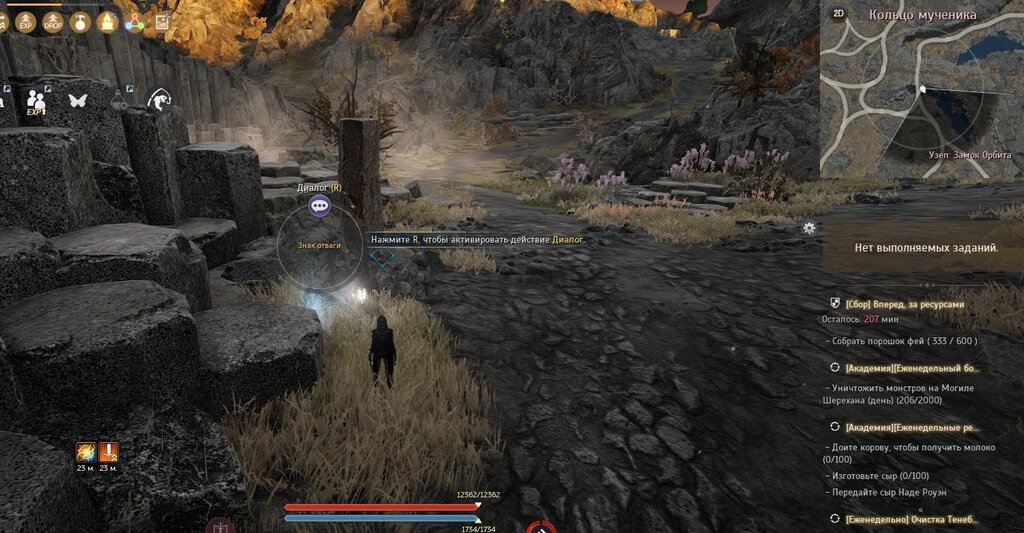Click the three-colored node triangle icon
This screenshot has width=1024, height=533.
coord(135,22)
